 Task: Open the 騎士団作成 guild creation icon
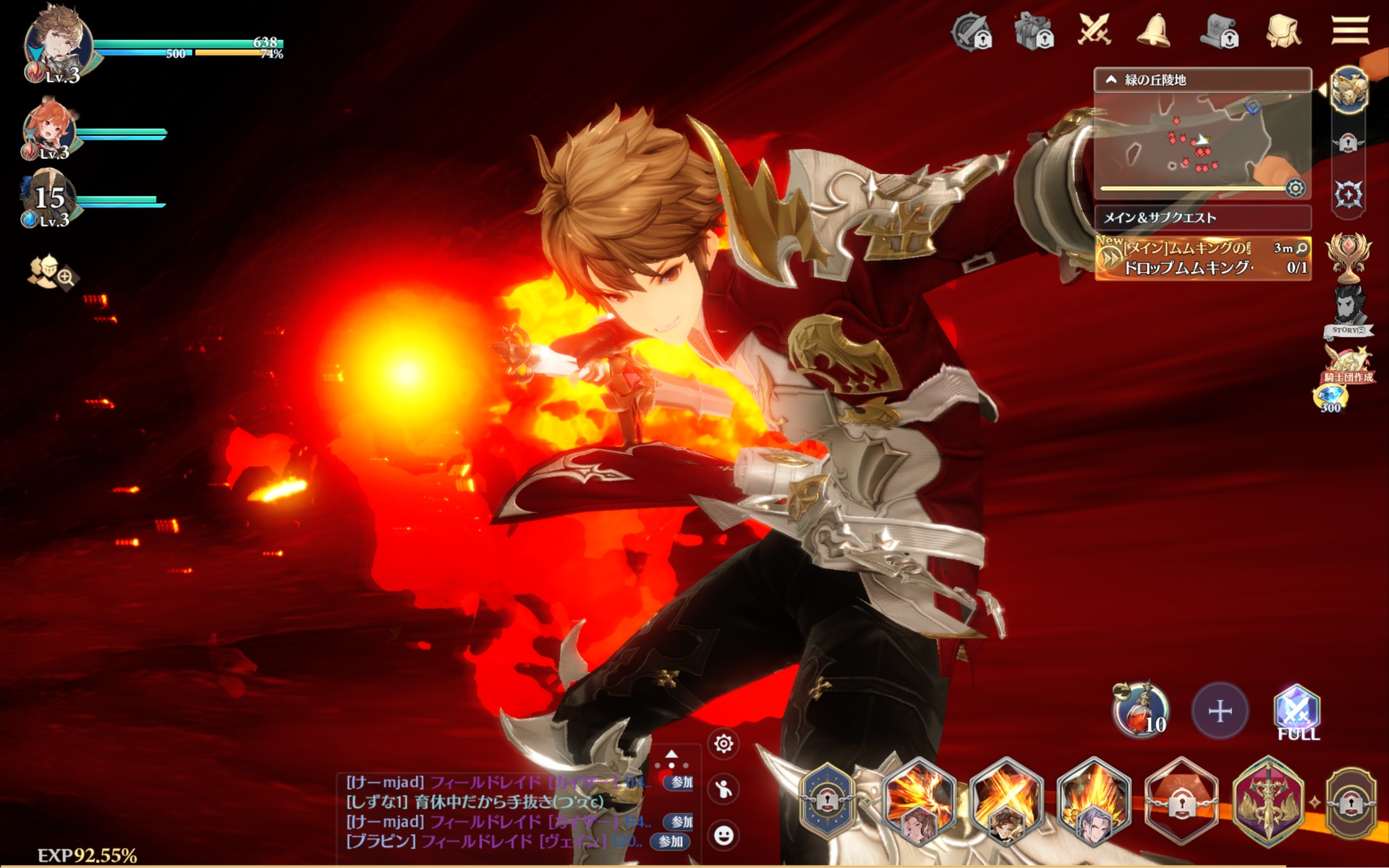click(x=1347, y=365)
